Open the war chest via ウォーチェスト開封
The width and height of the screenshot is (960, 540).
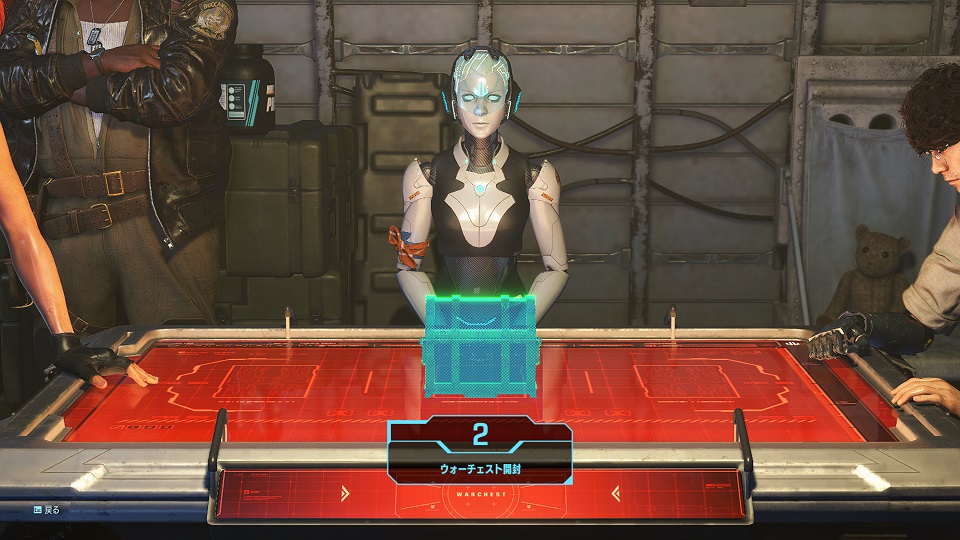[x=480, y=467]
